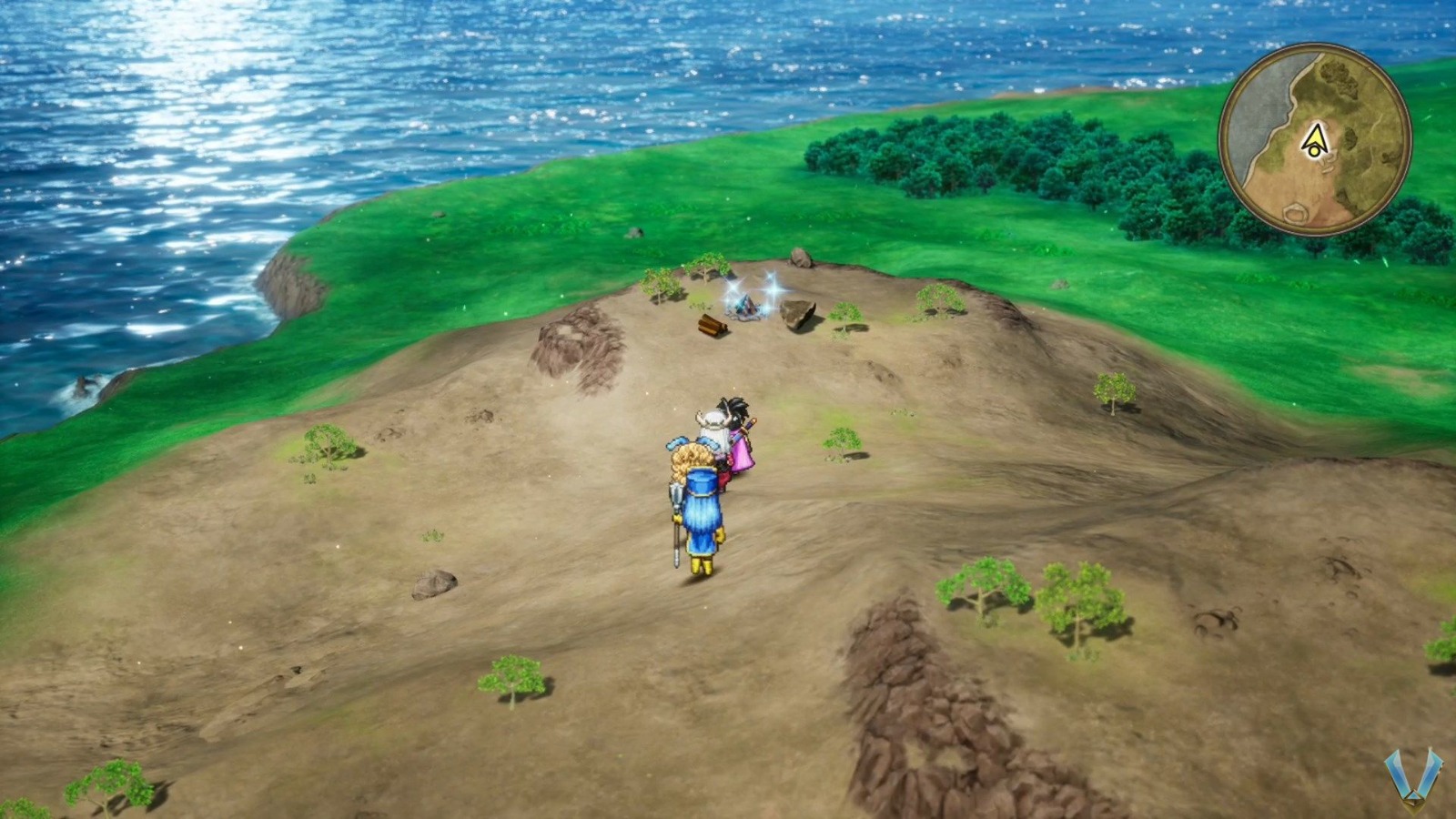Click the pink-caped party member
Screen dimensions: 1456x819
point(742,441)
